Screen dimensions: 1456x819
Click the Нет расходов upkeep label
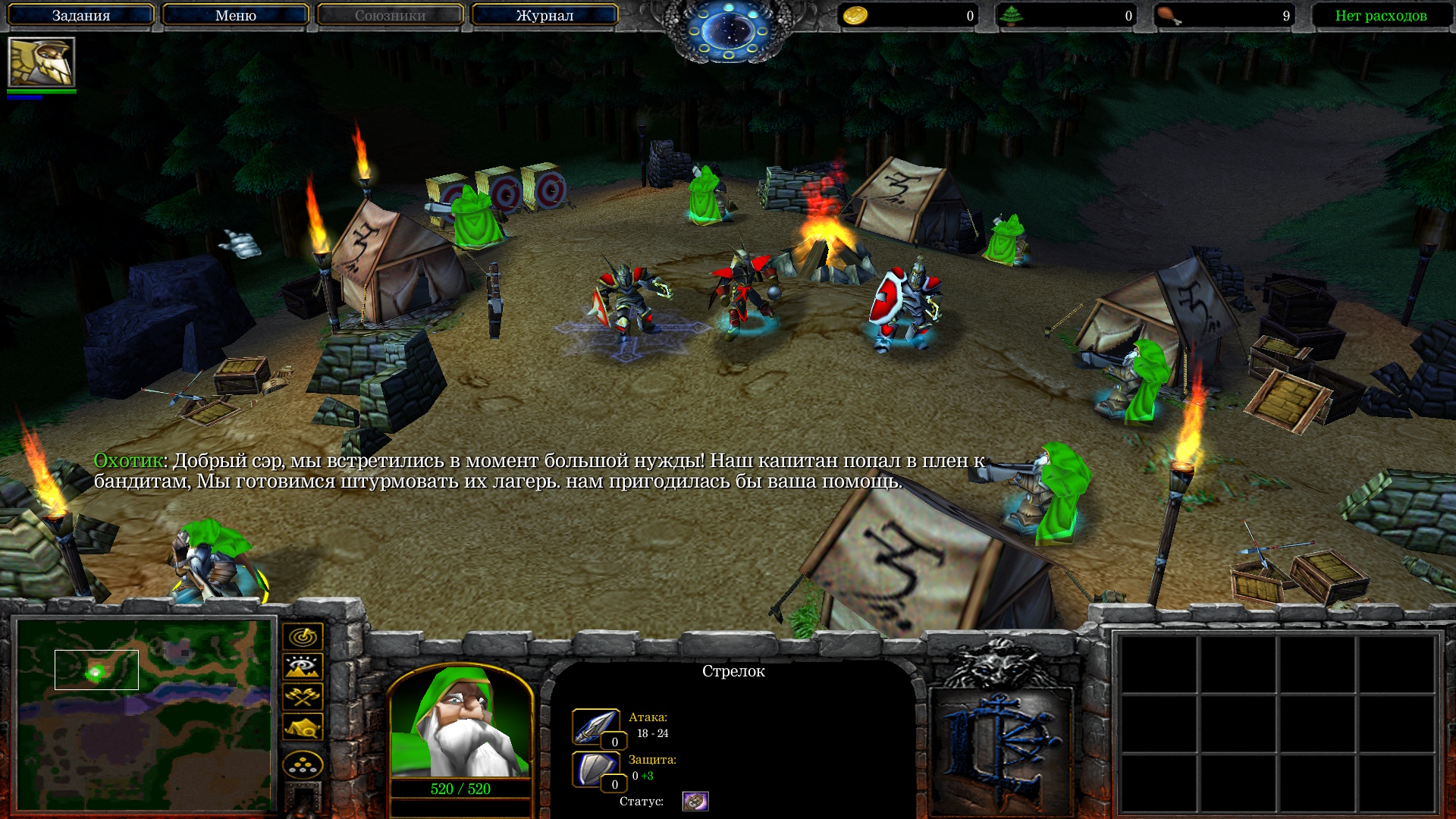tap(1380, 15)
